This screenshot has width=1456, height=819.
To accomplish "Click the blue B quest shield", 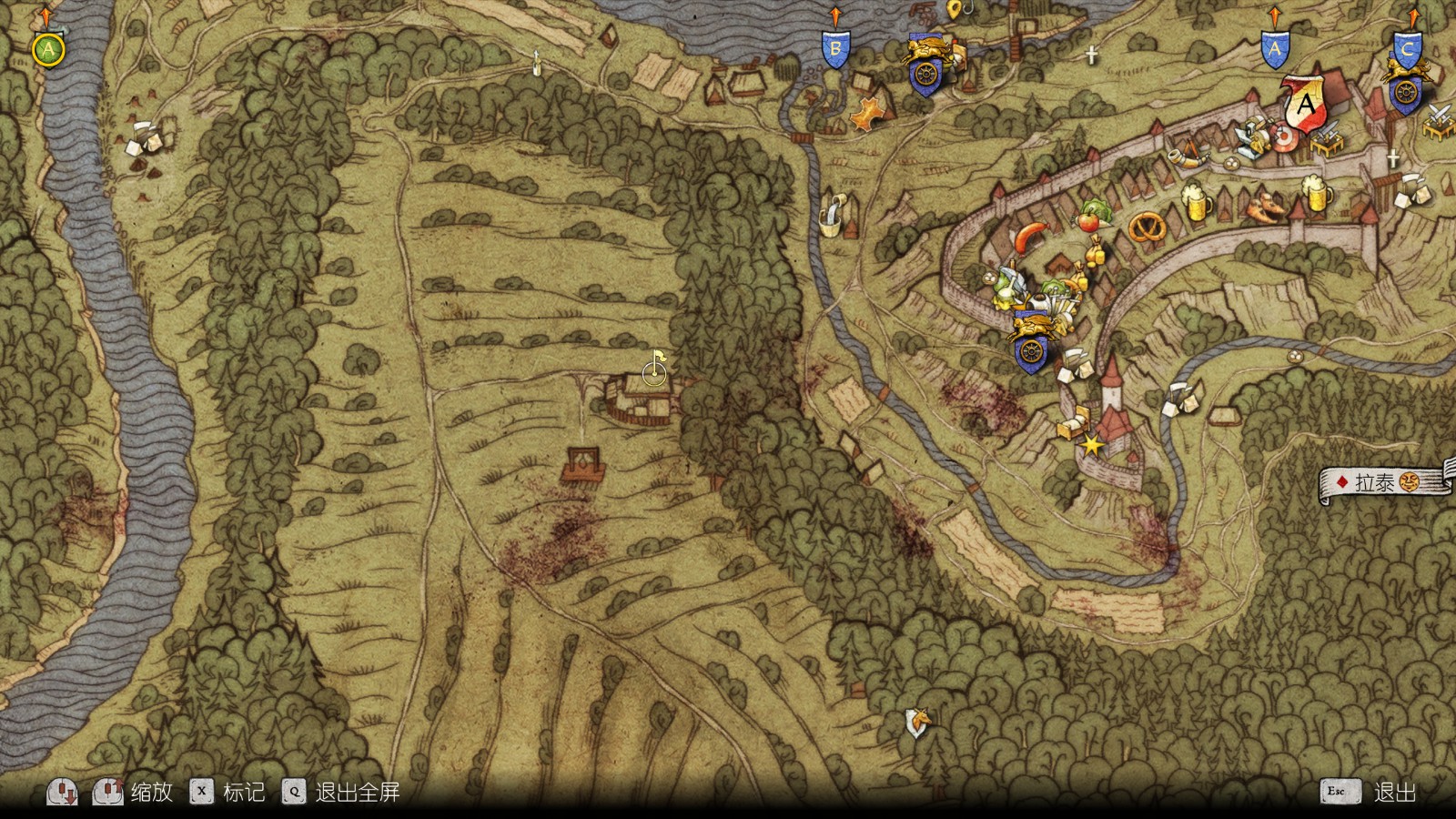I will [x=835, y=49].
